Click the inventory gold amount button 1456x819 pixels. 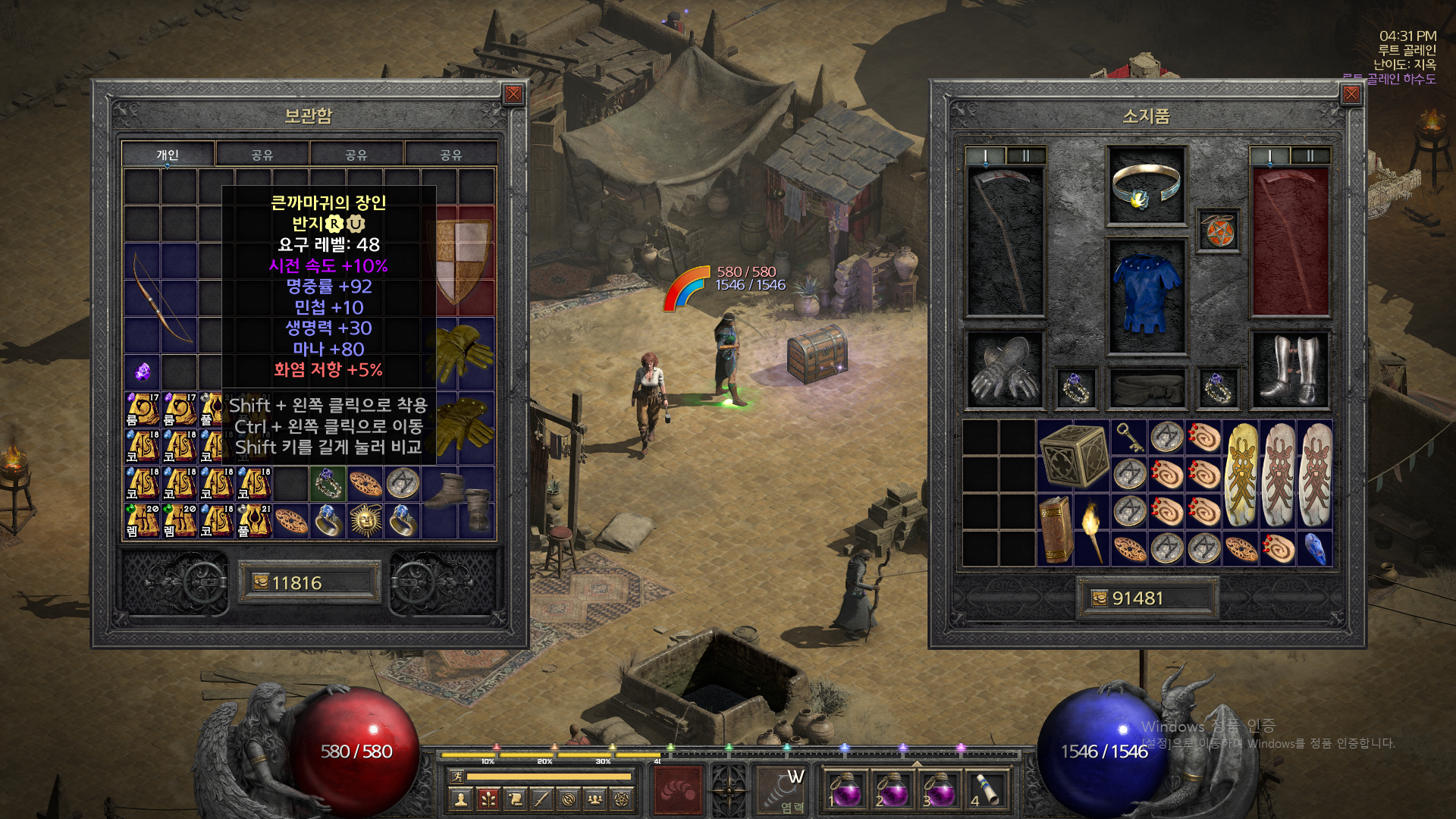click(x=1147, y=598)
